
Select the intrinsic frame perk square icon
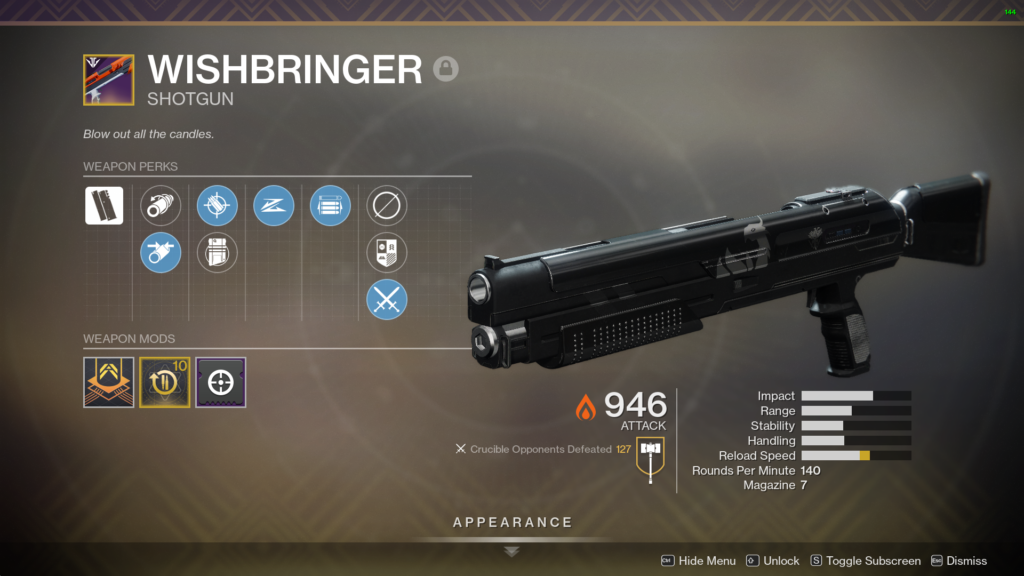pos(104,205)
